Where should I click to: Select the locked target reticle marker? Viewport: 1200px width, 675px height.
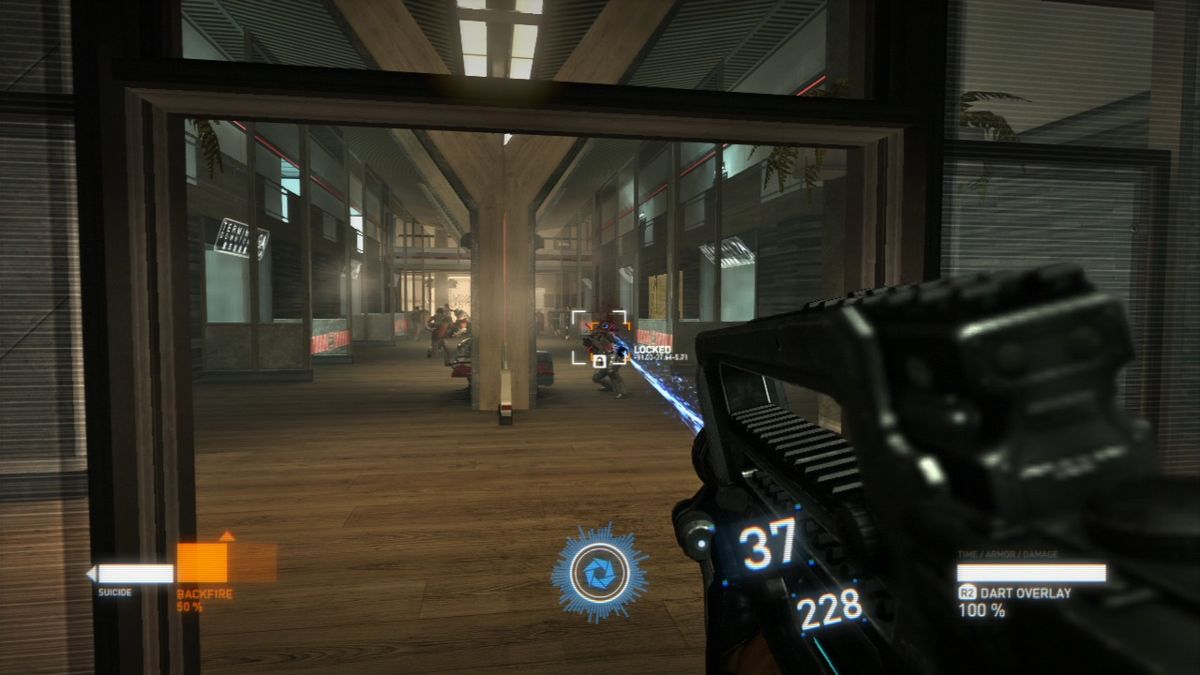tap(599, 337)
